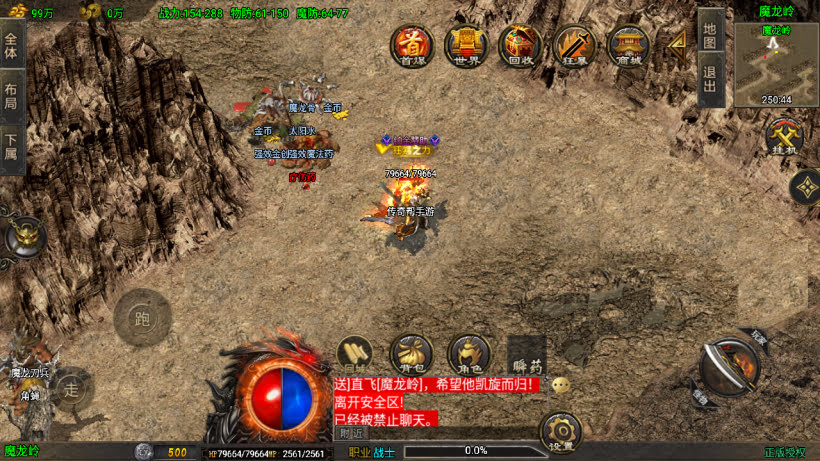Open the 背包 bag
This screenshot has height=461, width=820.
(x=411, y=353)
